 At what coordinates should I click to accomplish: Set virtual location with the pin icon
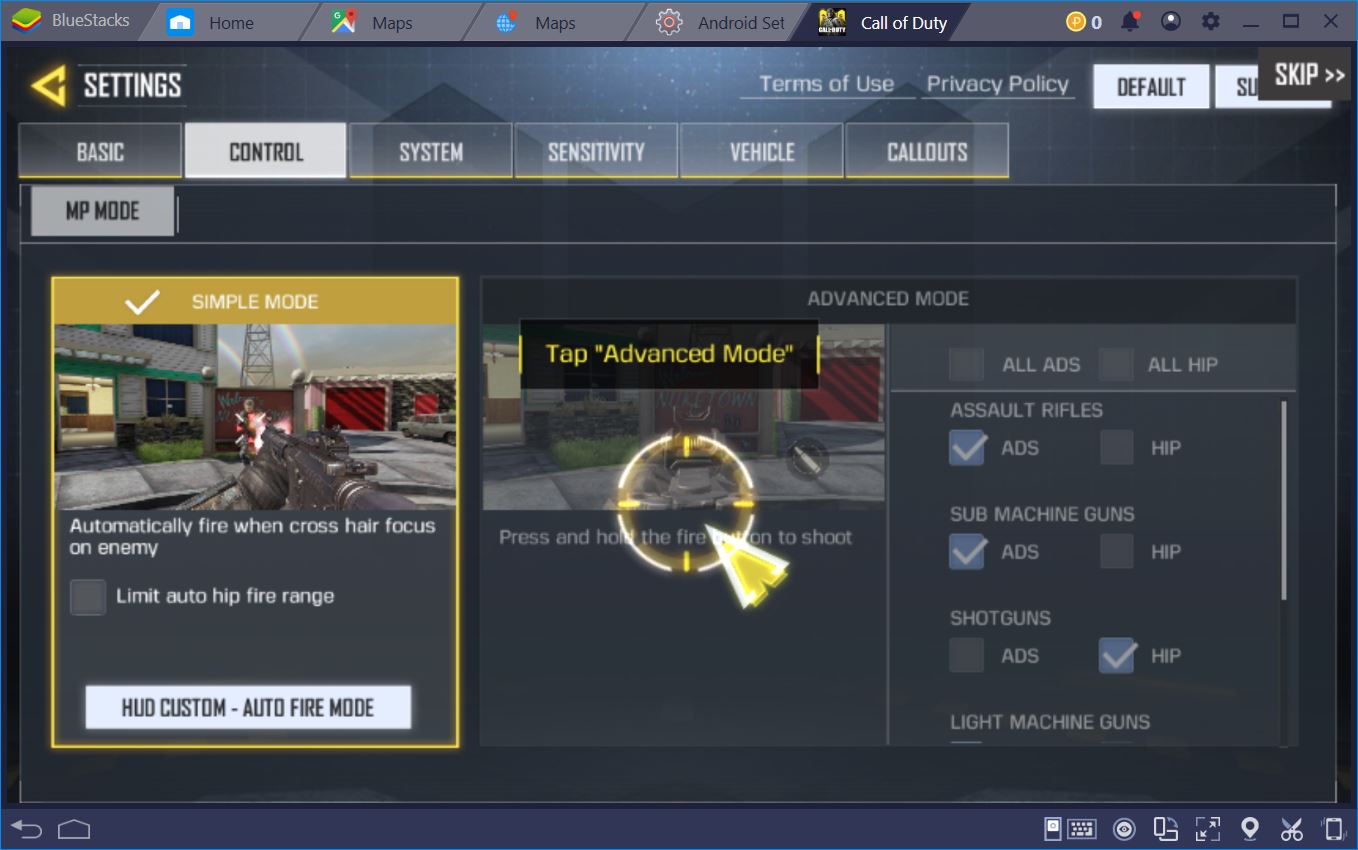[x=1248, y=828]
